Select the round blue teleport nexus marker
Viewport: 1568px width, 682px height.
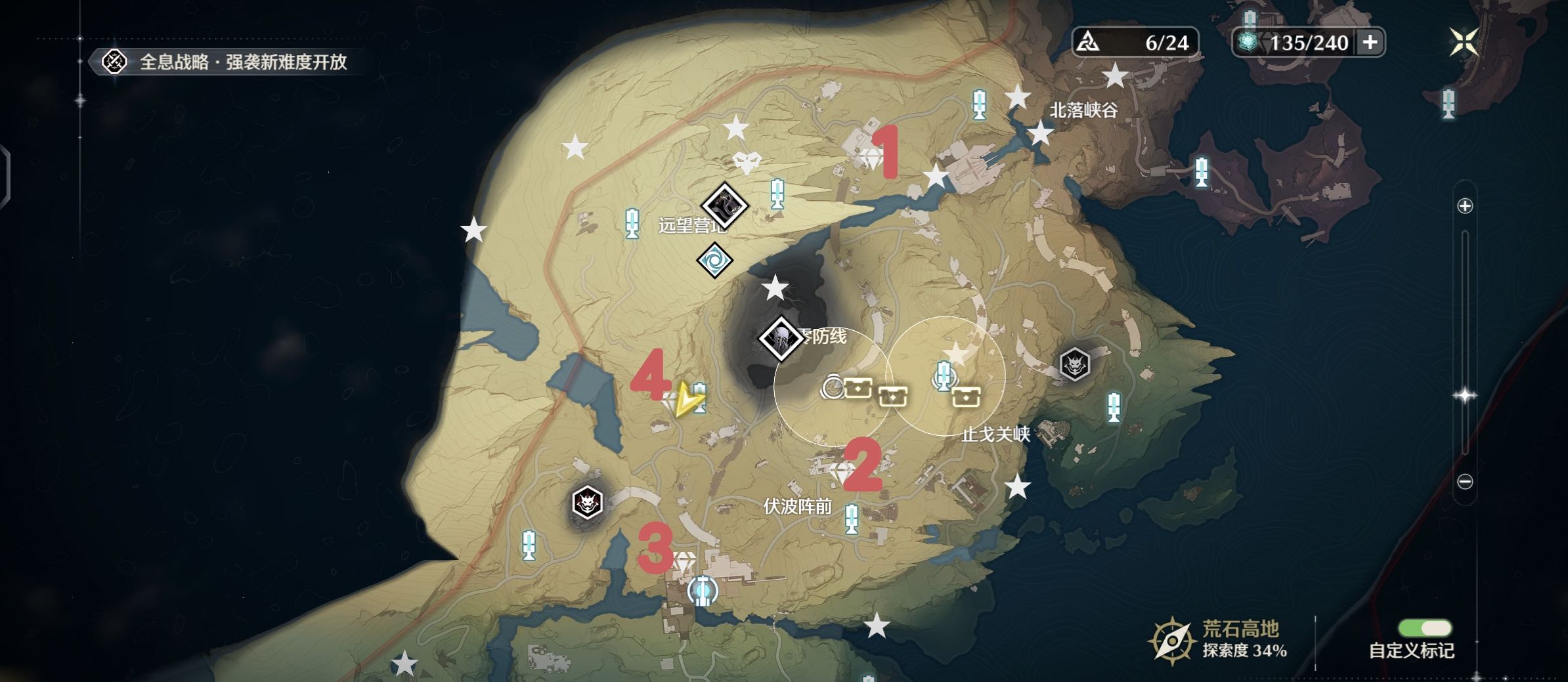click(x=703, y=591)
